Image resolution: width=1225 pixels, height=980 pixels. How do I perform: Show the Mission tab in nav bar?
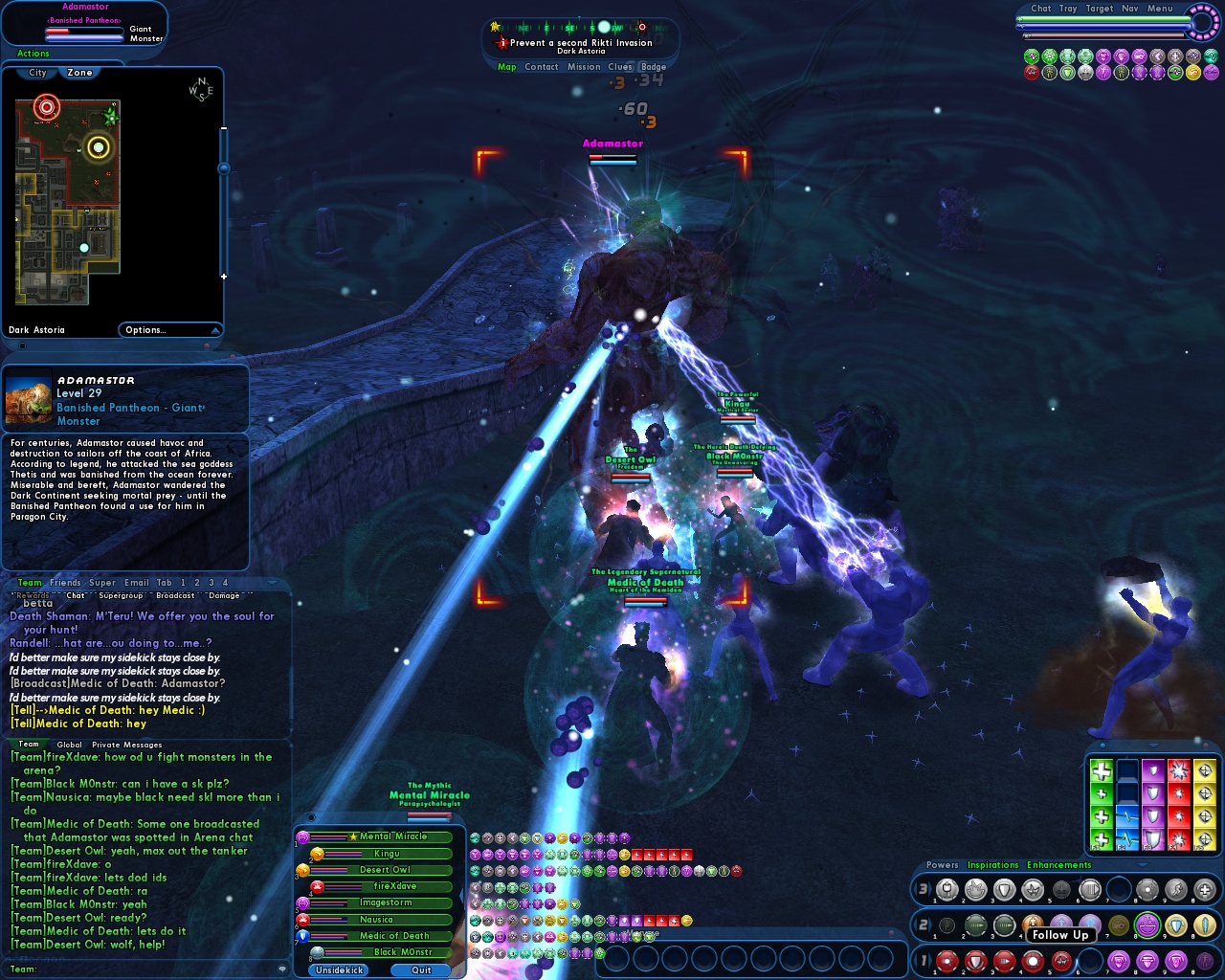tap(584, 67)
